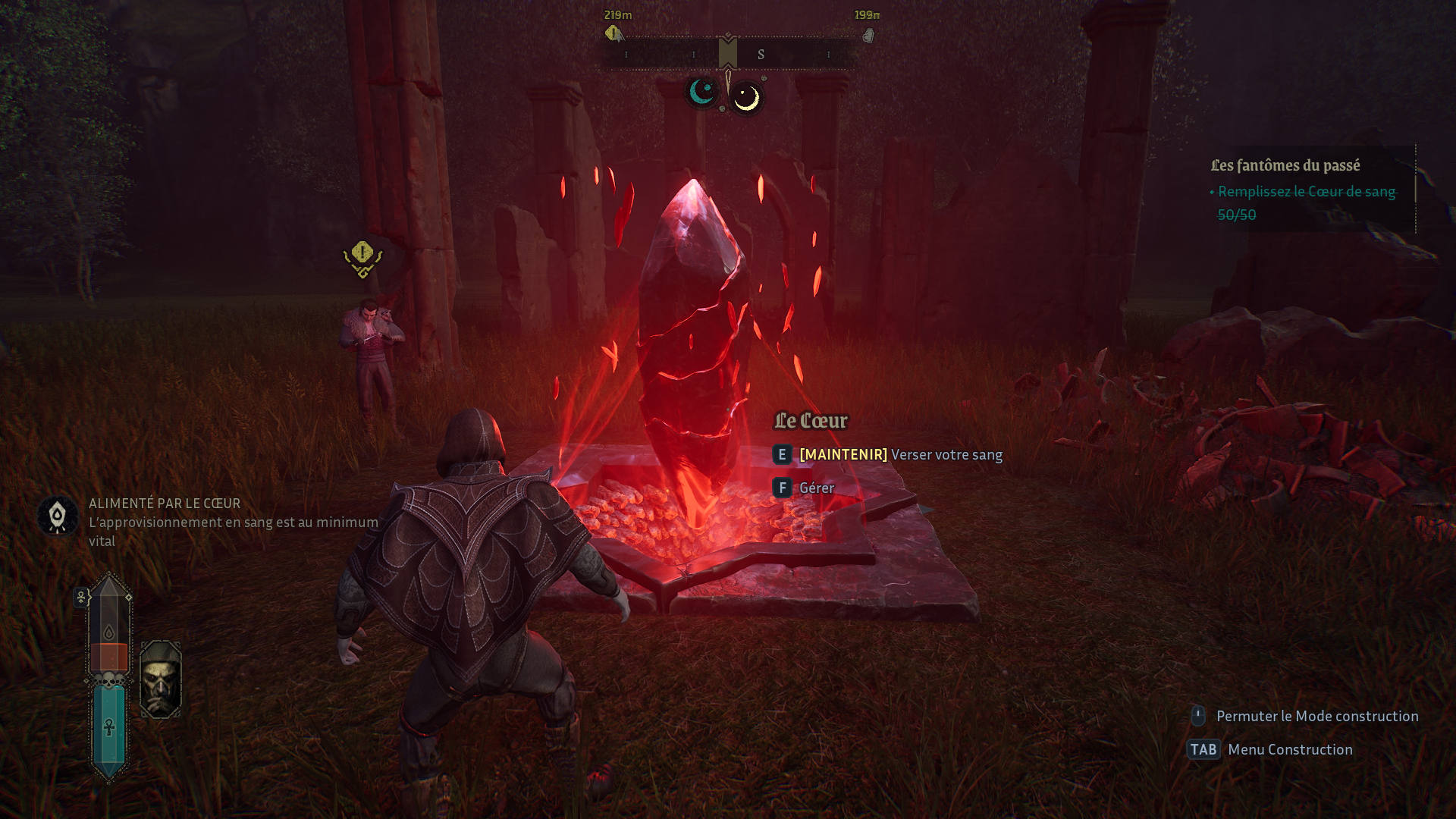Click the teal crescent moon icon
The width and height of the screenshot is (1456, 819).
point(702,93)
